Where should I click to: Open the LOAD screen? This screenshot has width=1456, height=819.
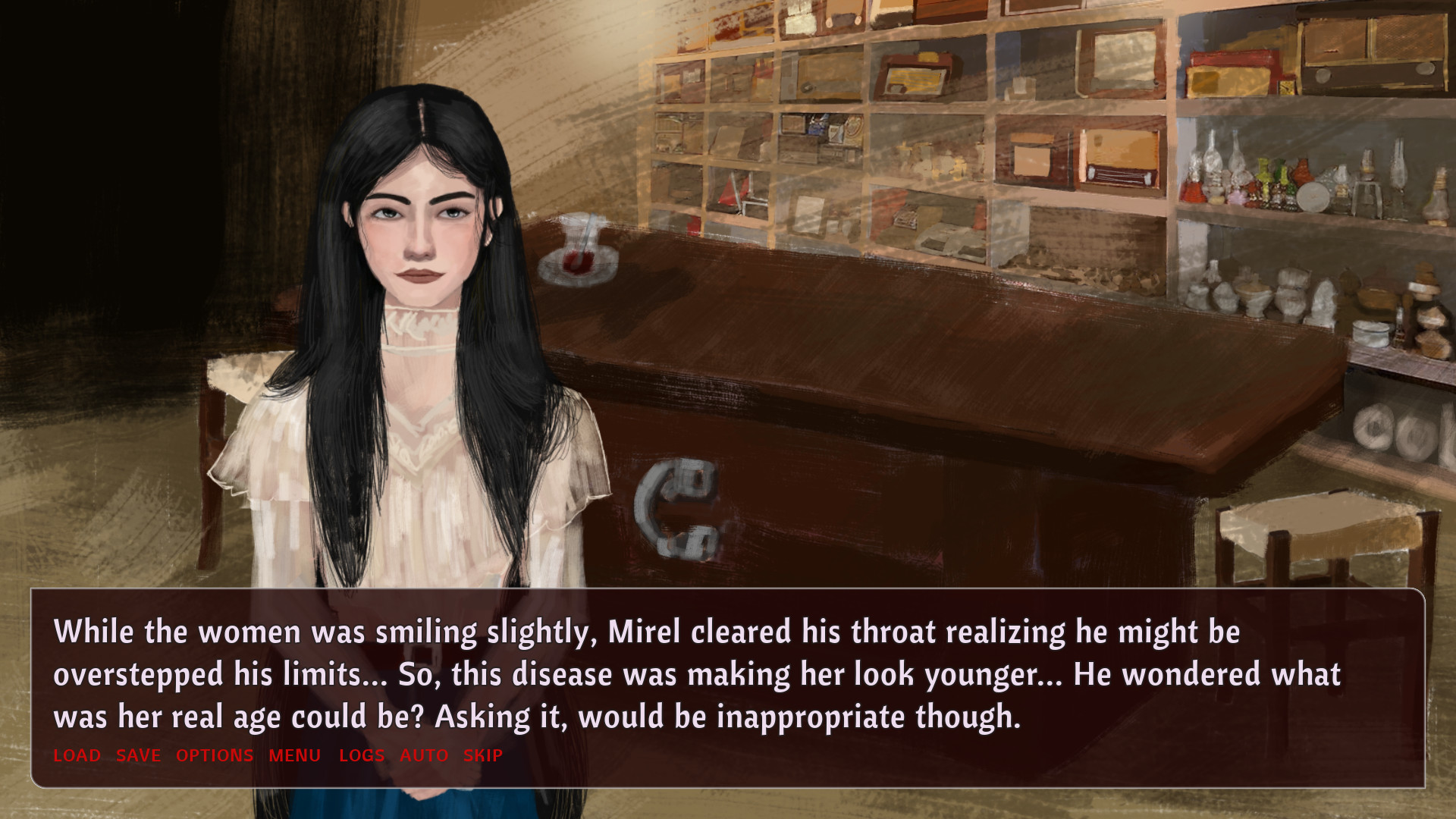[76, 755]
